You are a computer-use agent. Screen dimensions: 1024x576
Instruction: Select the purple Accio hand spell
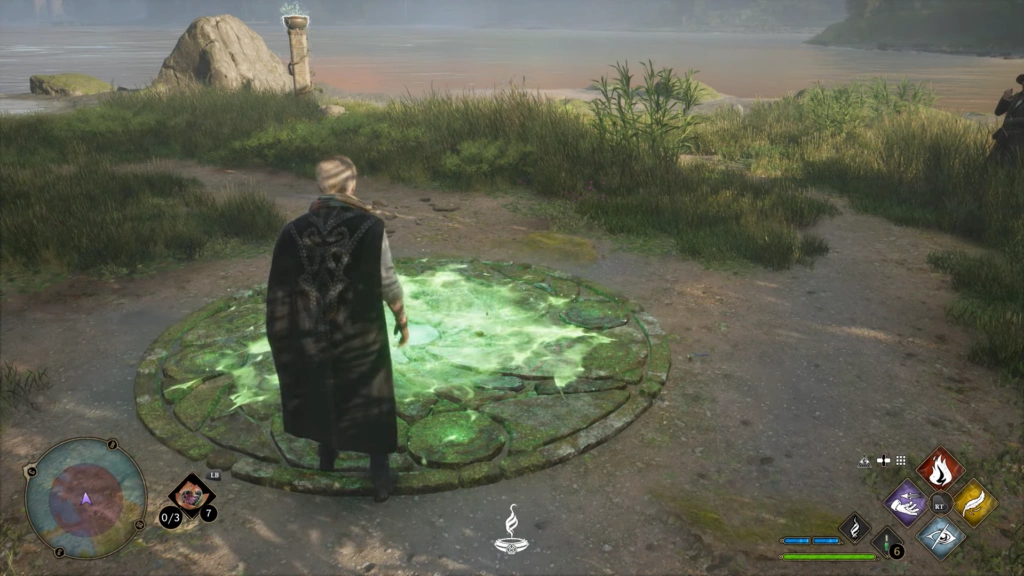pos(906,502)
